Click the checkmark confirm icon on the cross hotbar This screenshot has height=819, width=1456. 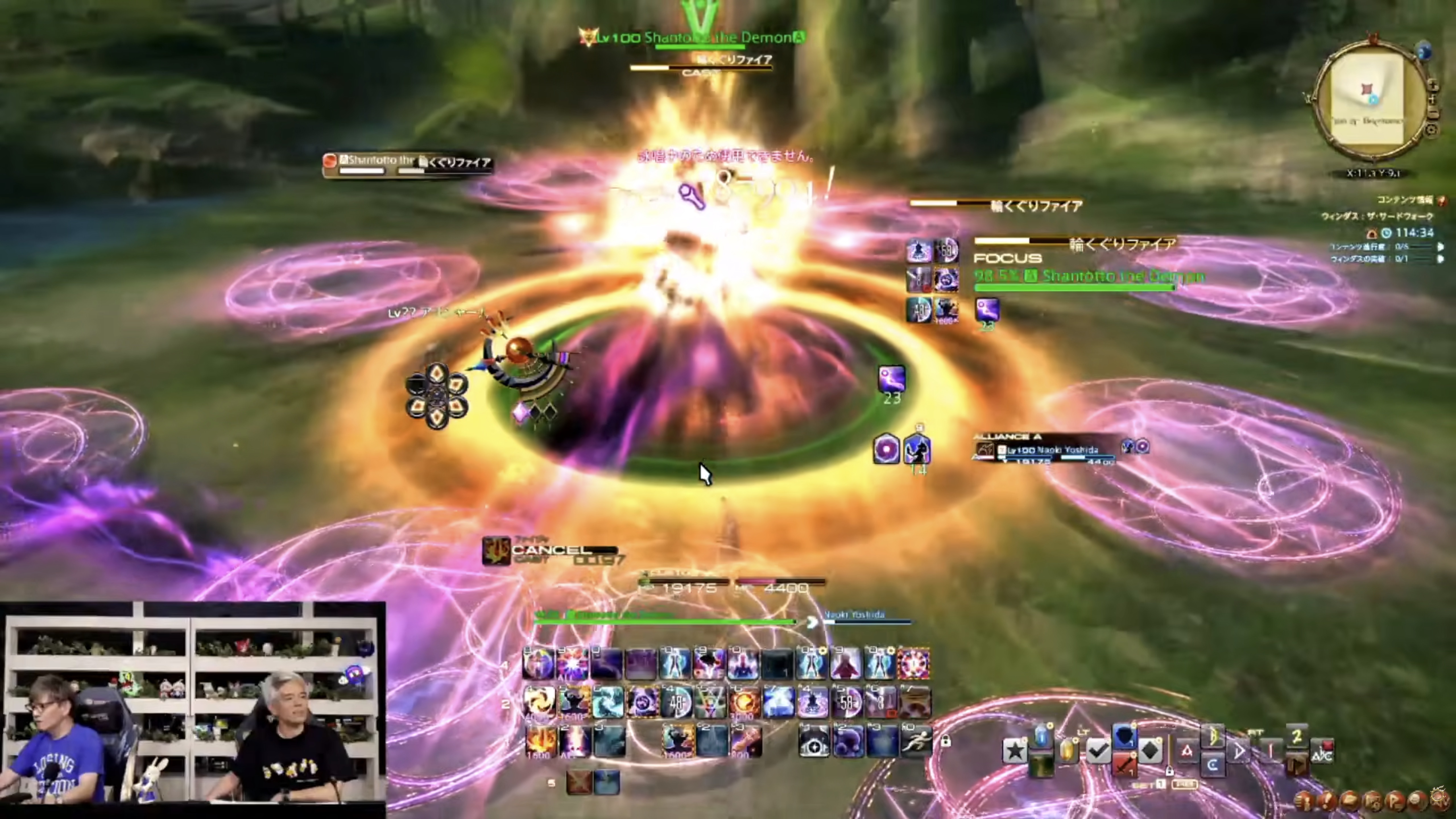[1099, 751]
